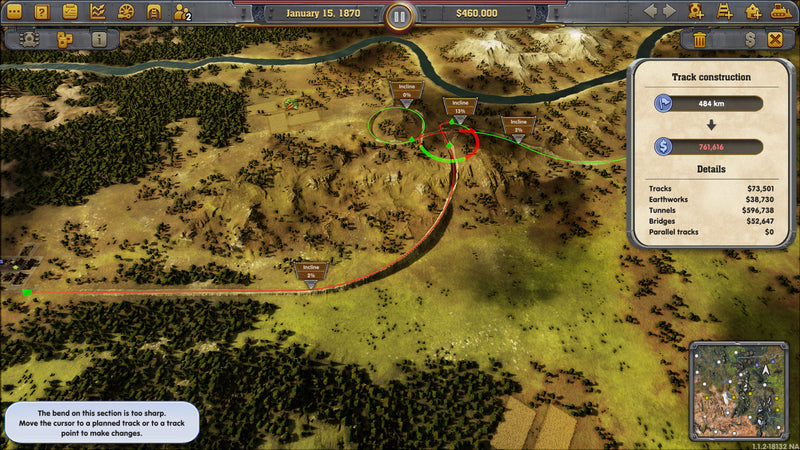Select the build track tool
800x450 pixels.
click(724, 12)
